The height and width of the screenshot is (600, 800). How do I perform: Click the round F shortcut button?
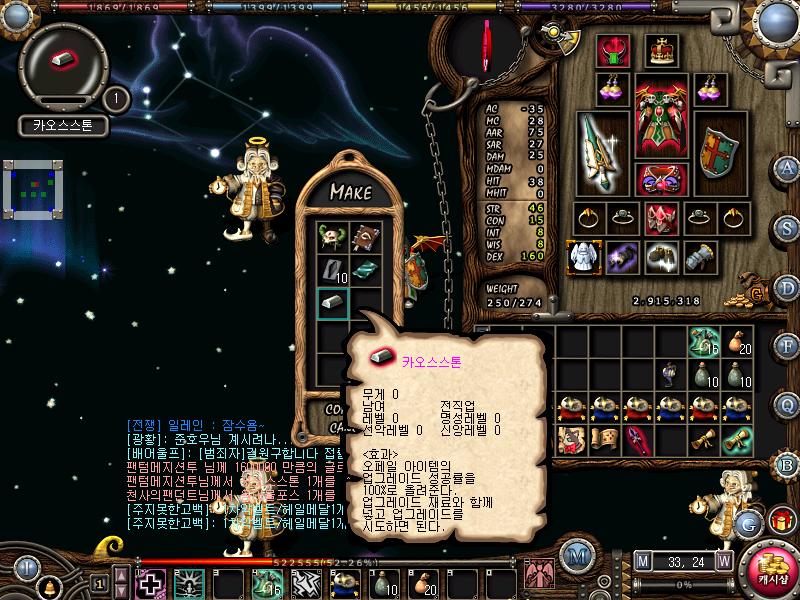point(788,346)
